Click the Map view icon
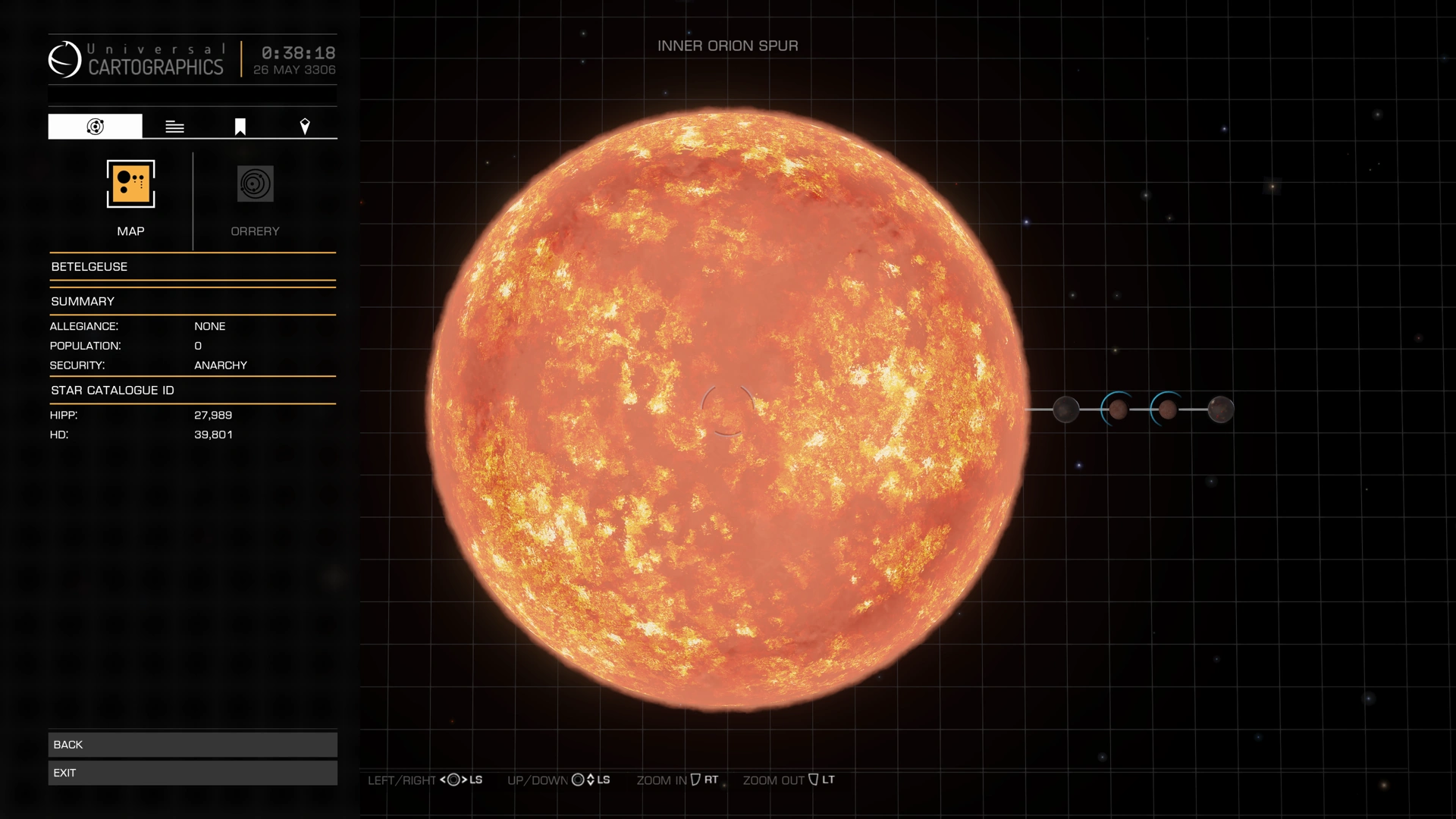The width and height of the screenshot is (1456, 819). click(x=130, y=184)
